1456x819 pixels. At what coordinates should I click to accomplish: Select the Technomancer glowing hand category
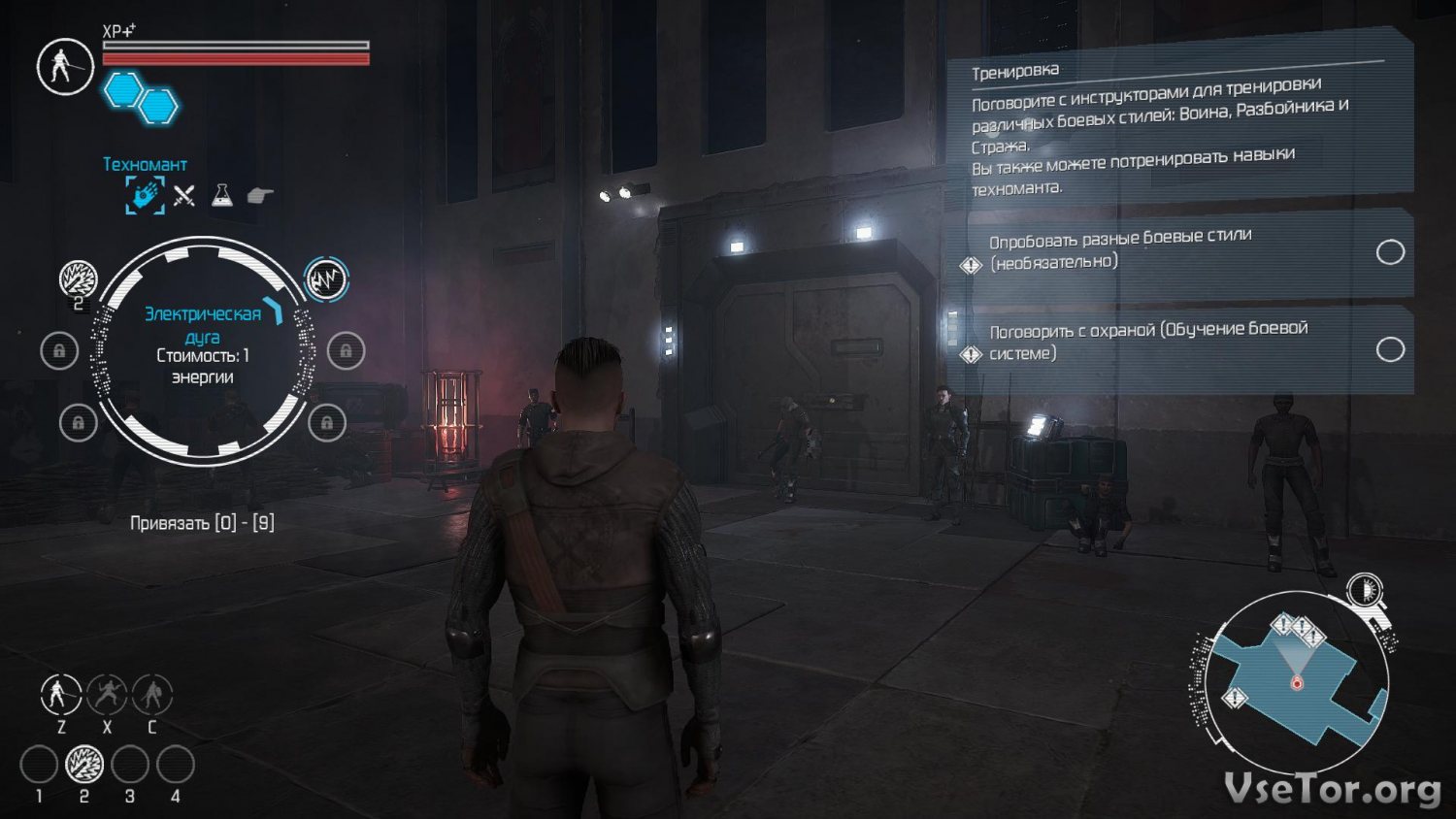pos(145,195)
